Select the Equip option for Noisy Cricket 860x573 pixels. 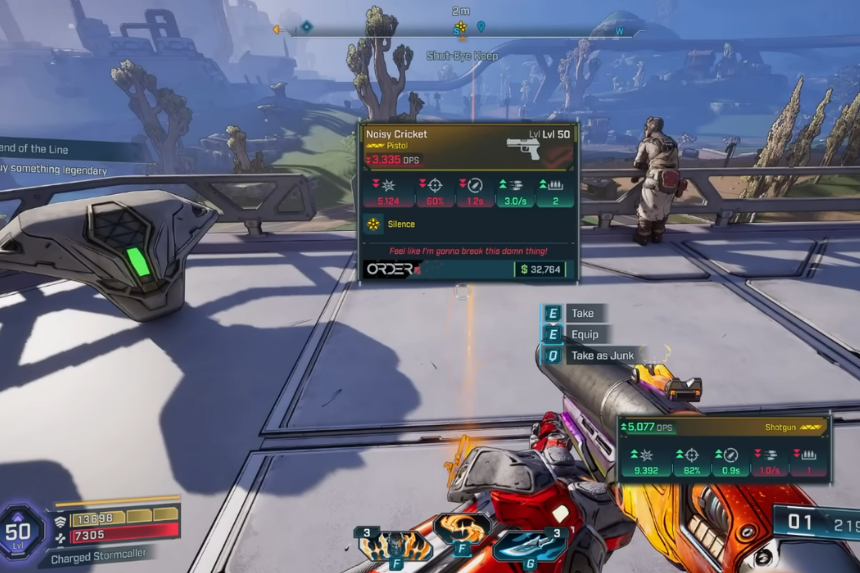(585, 334)
